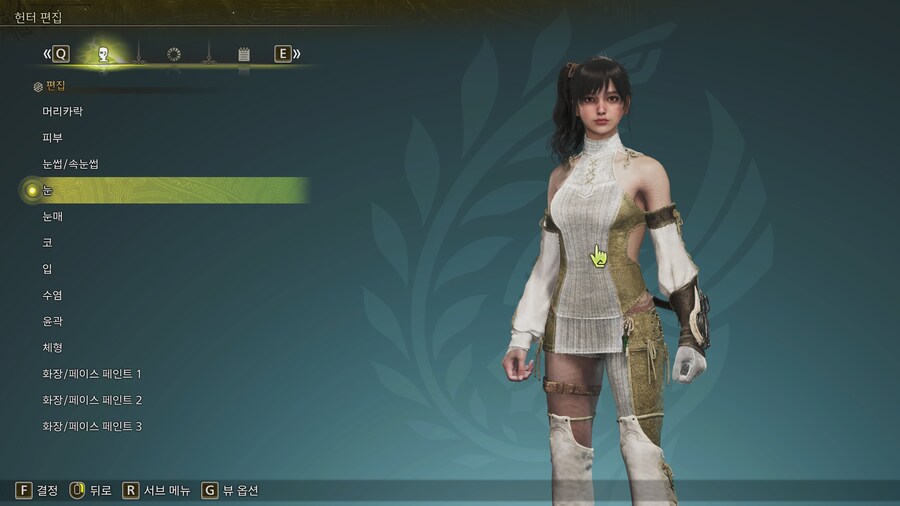Choose the 코 (nose) entry
Screen dimensions: 900x506
(x=47, y=243)
